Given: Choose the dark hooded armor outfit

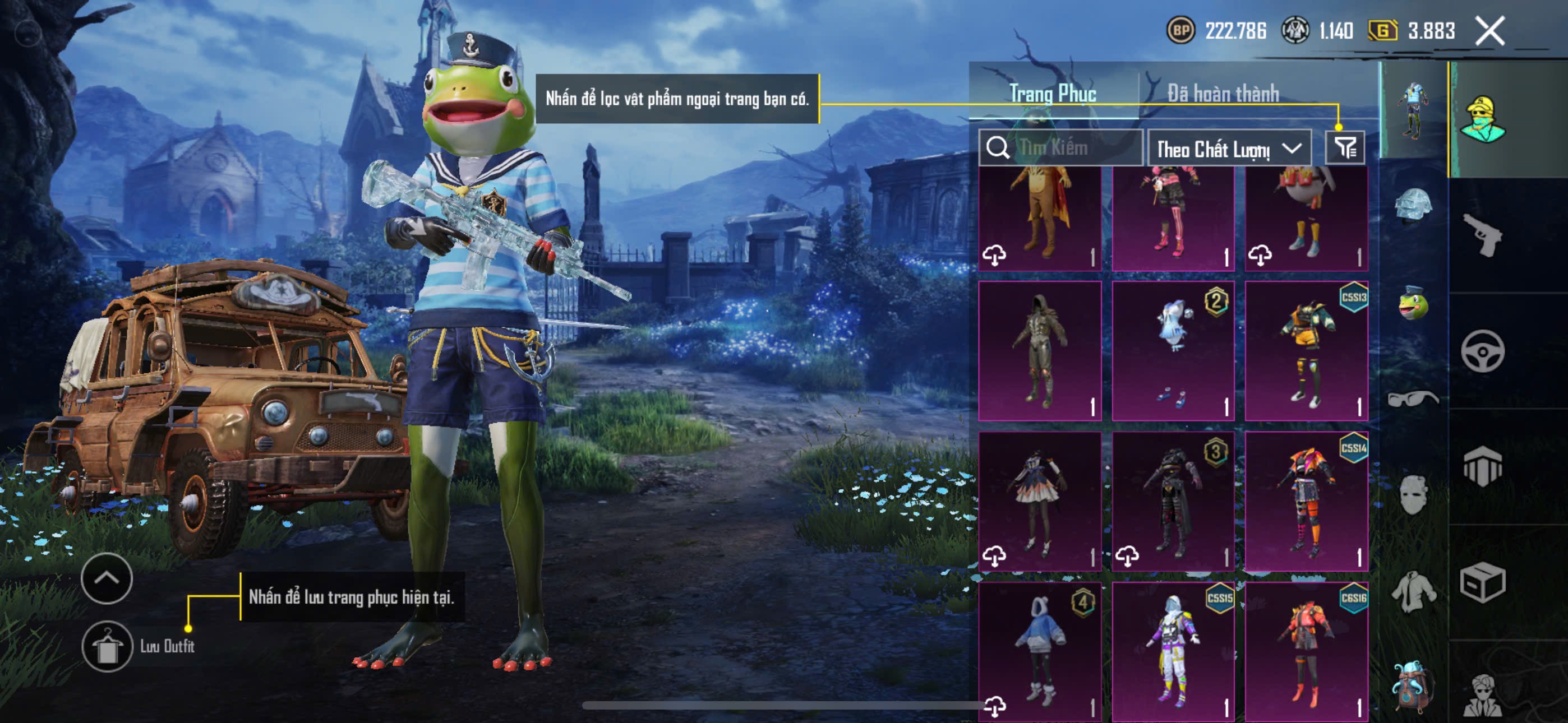Looking at the screenshot, I should (1040, 351).
